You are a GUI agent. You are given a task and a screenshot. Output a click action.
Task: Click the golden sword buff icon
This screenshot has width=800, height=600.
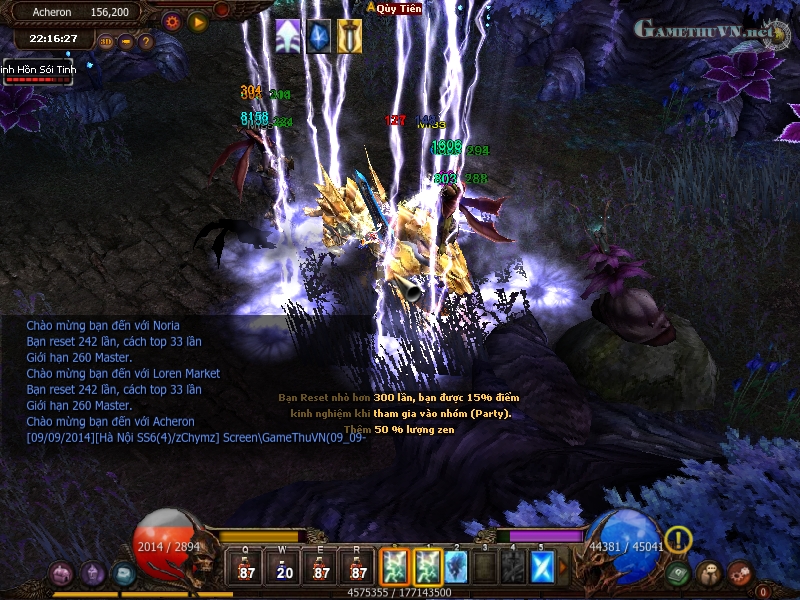tap(349, 35)
